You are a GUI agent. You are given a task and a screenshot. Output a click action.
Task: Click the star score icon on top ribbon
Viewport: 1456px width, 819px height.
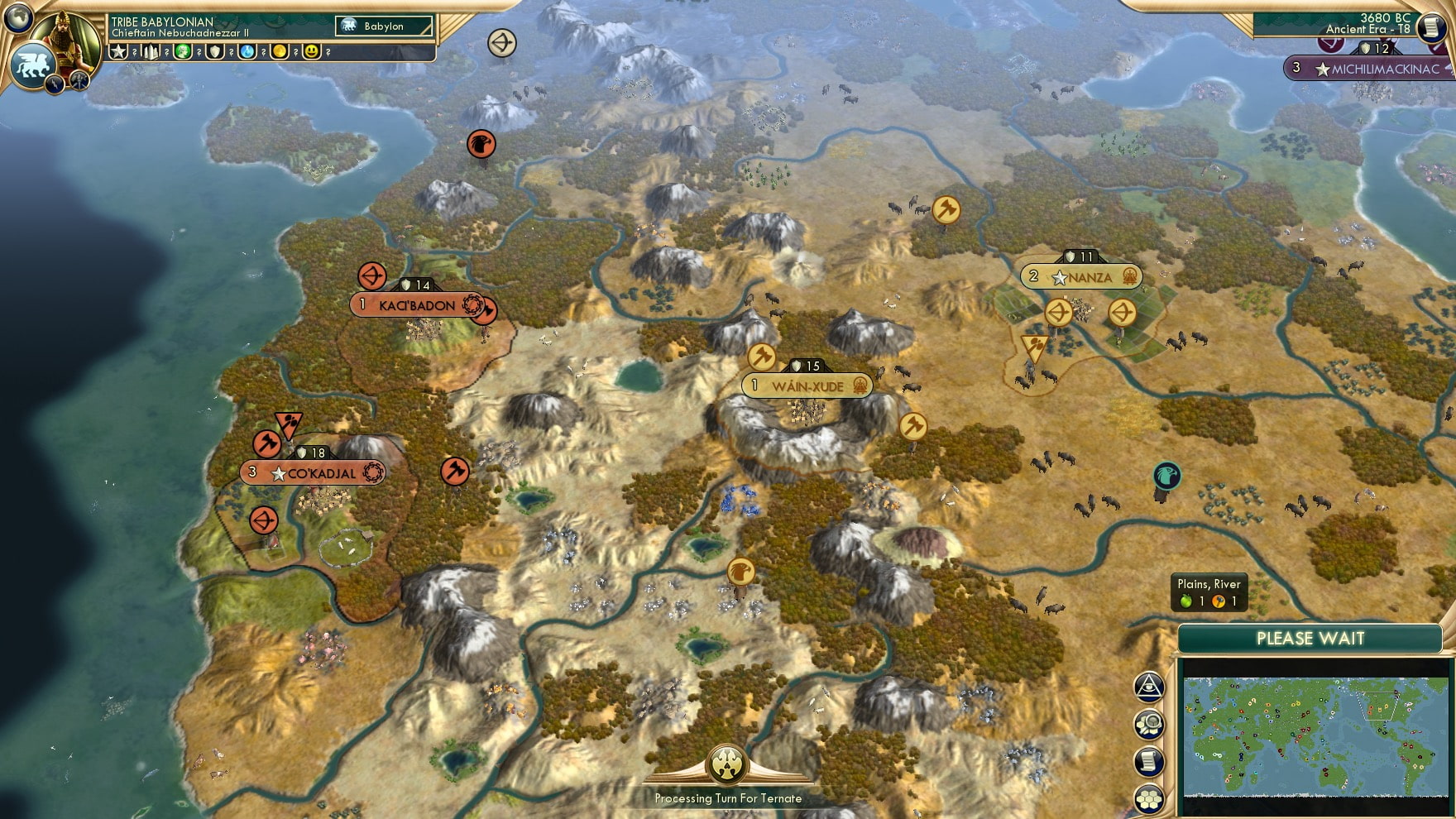click(x=119, y=51)
